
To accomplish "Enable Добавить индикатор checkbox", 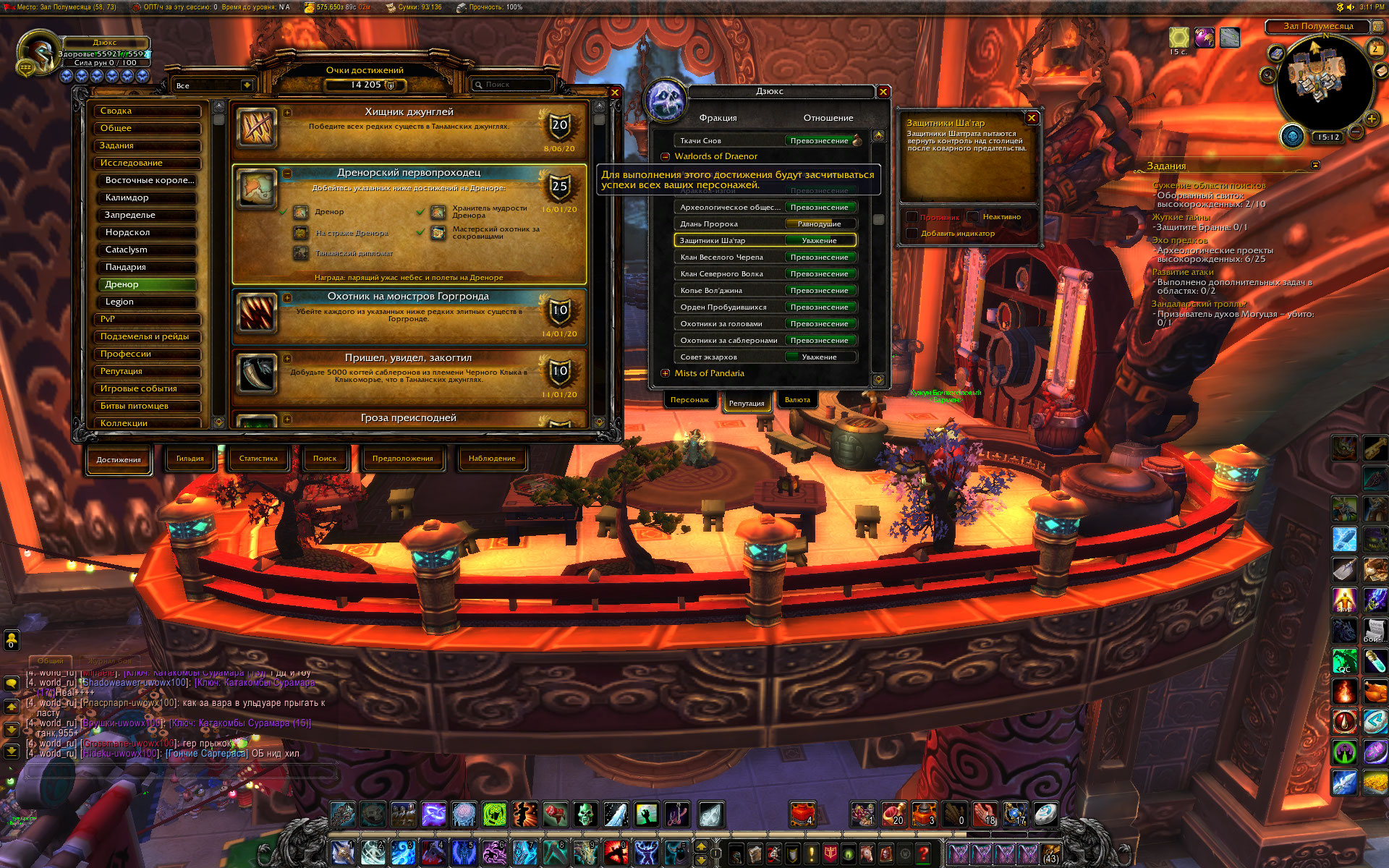I will tap(912, 234).
